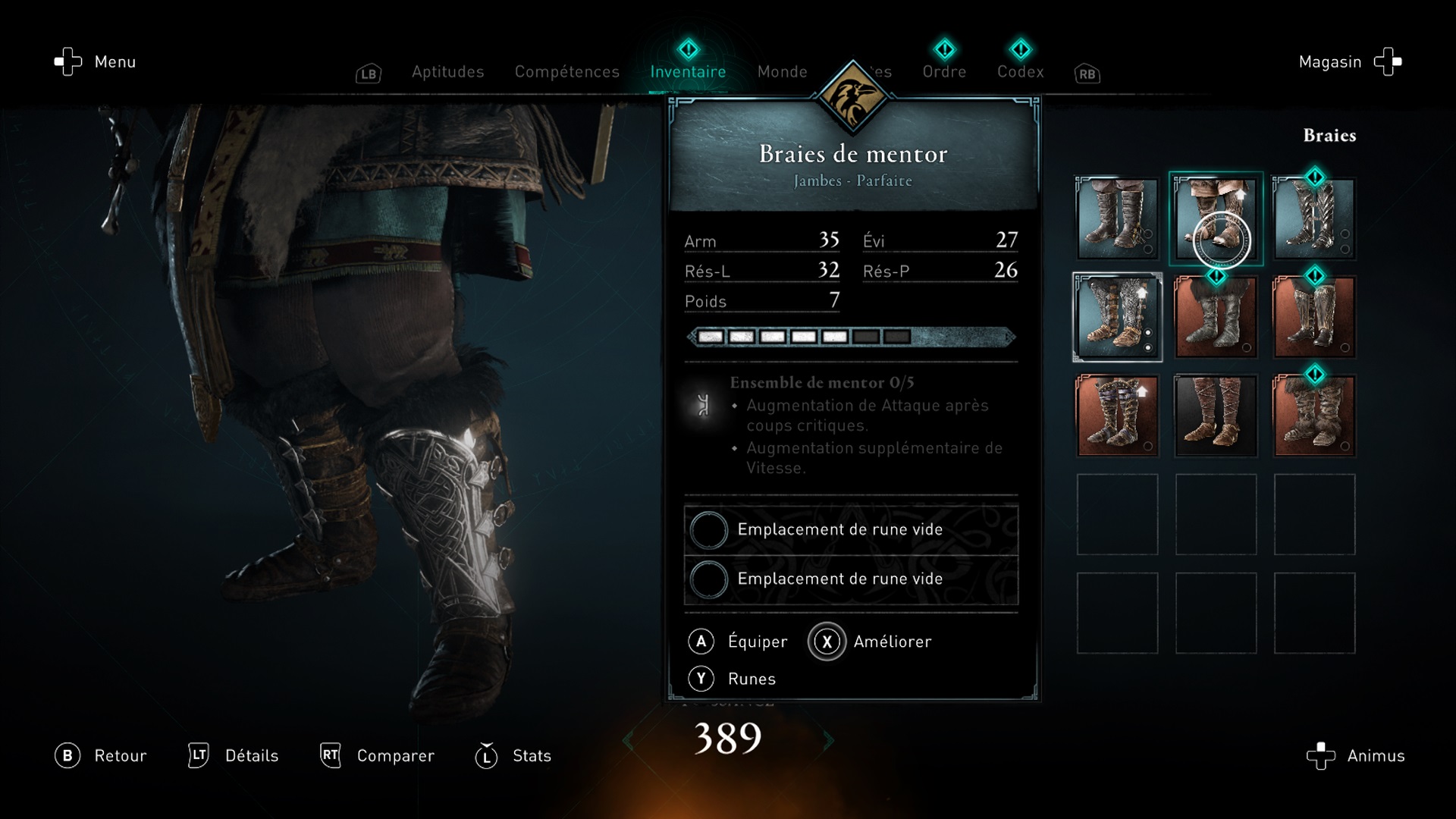
Task: Go to the Monde tab
Action: (782, 72)
